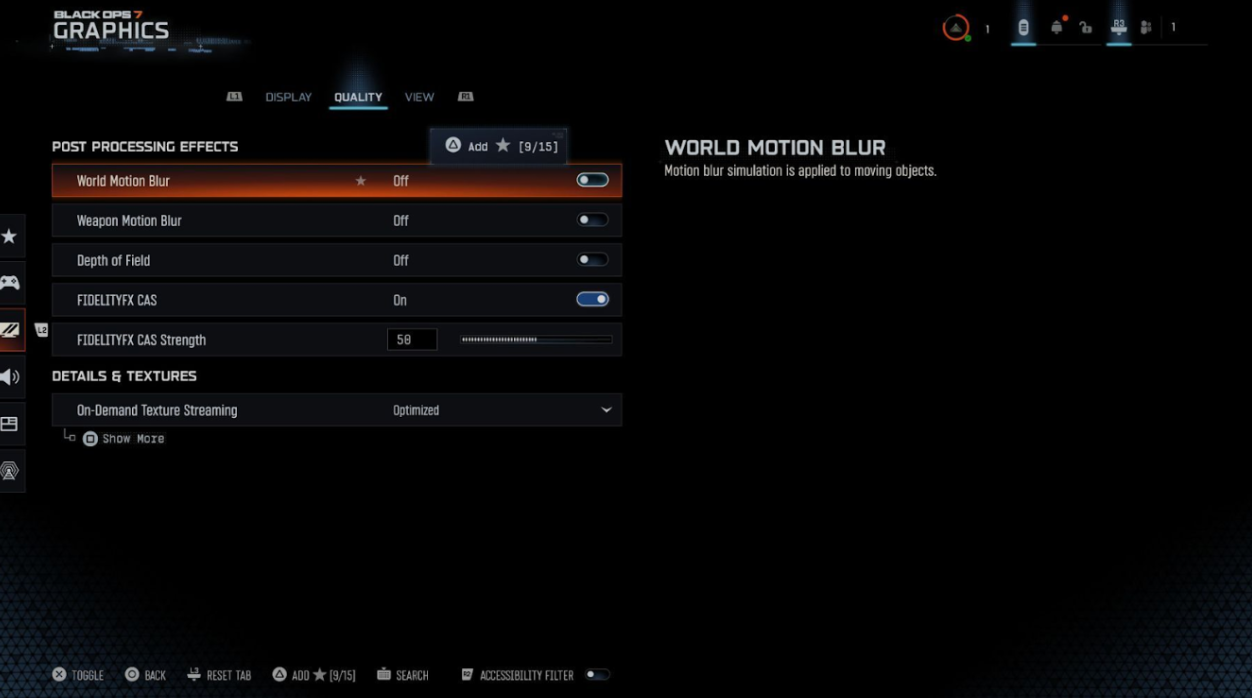Screen dimensions: 1252x698
Task: Open the notifications bell icon
Action: [1056, 28]
